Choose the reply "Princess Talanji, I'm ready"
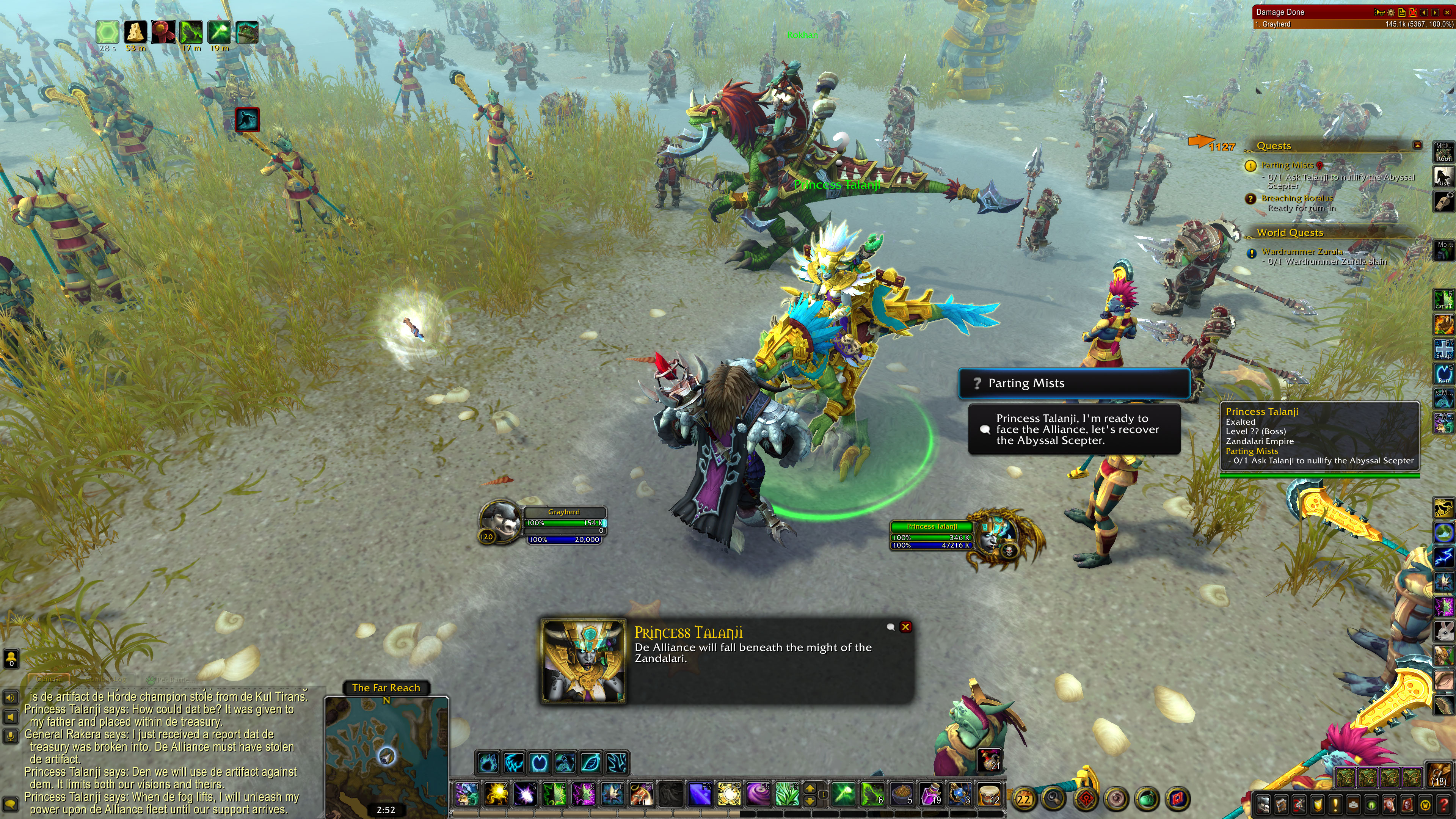The image size is (1456, 819). [1074, 430]
